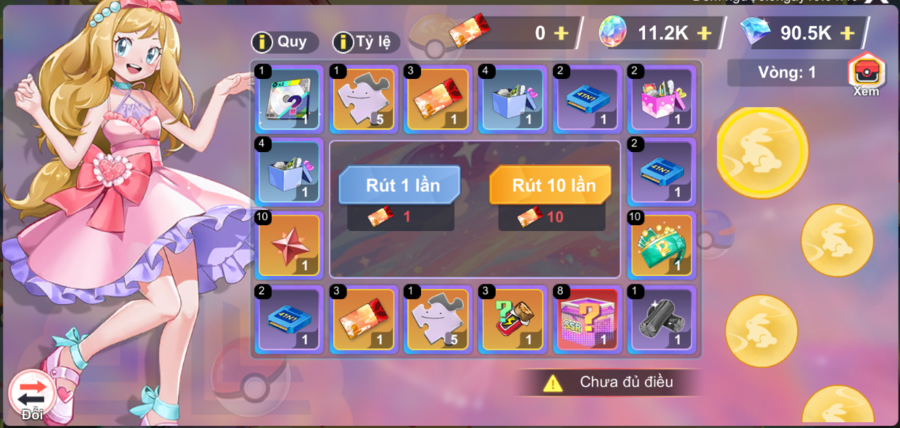Draw once with Rút 1 lần
The image size is (900, 428).
click(x=399, y=186)
